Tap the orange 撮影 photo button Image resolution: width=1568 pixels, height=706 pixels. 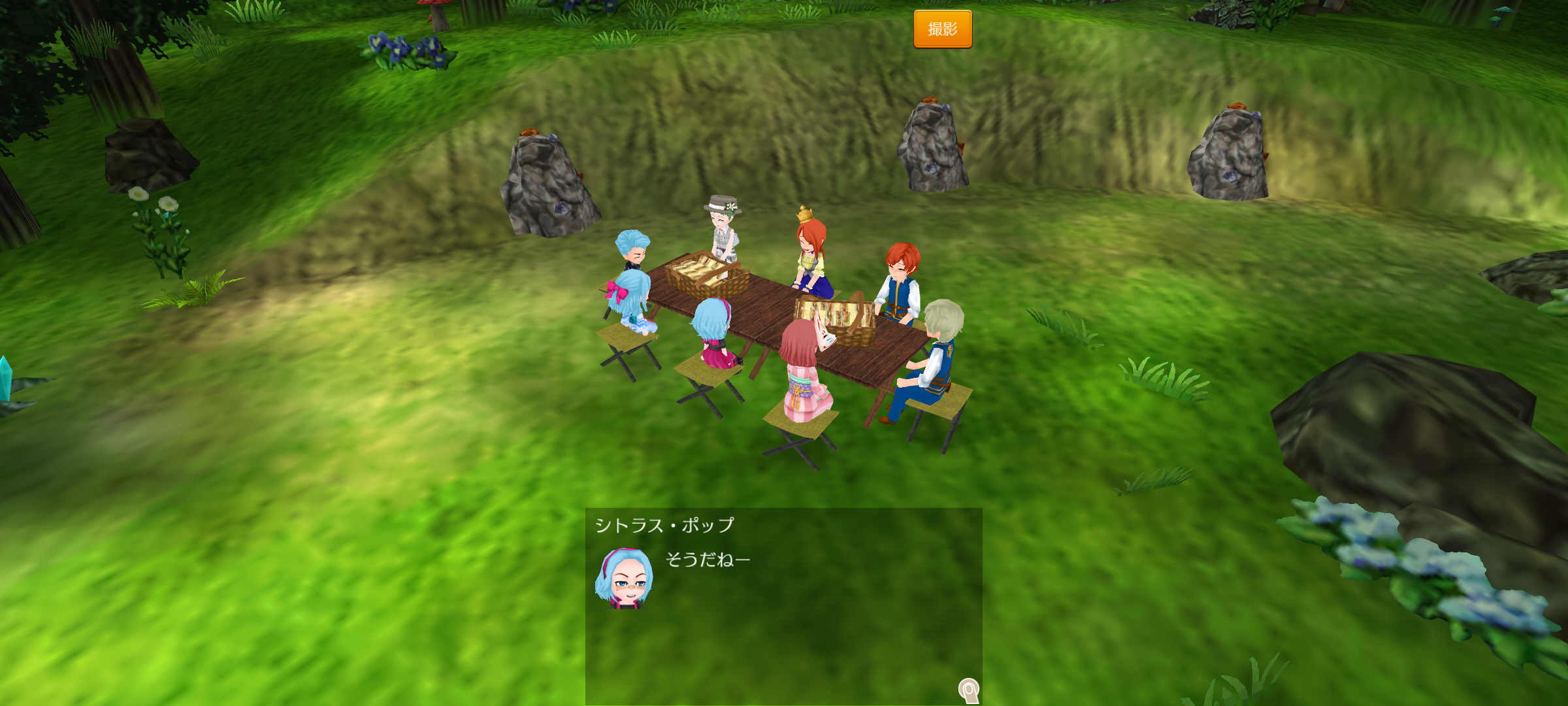(x=942, y=29)
